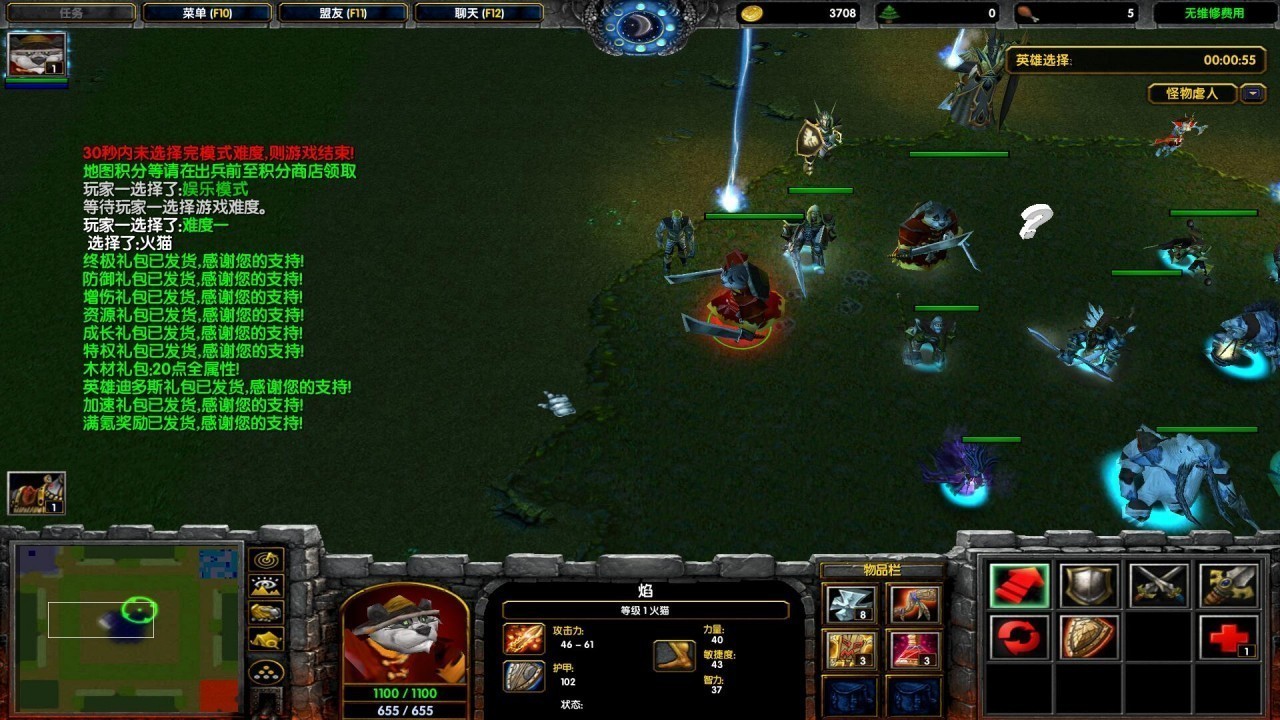Toggle the minimap ally color mode button
This screenshot has width=1280, height=720.
[x=267, y=612]
